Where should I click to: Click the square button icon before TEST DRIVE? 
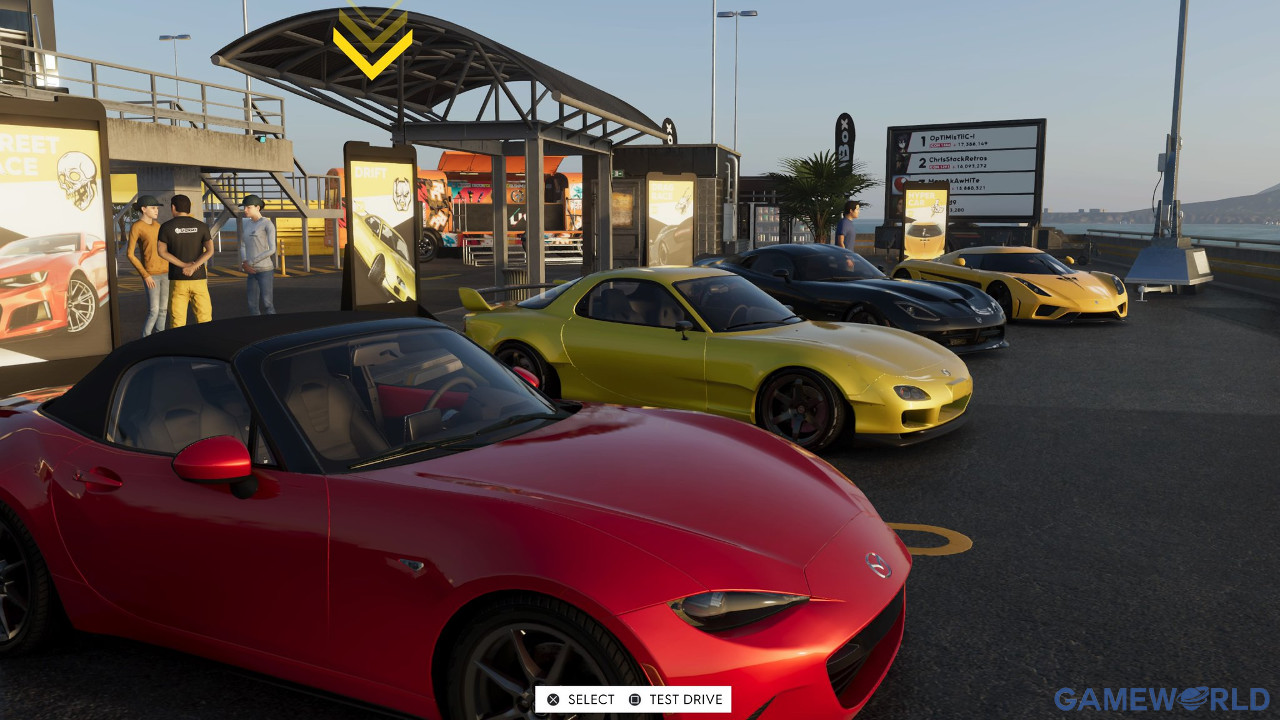click(x=634, y=699)
